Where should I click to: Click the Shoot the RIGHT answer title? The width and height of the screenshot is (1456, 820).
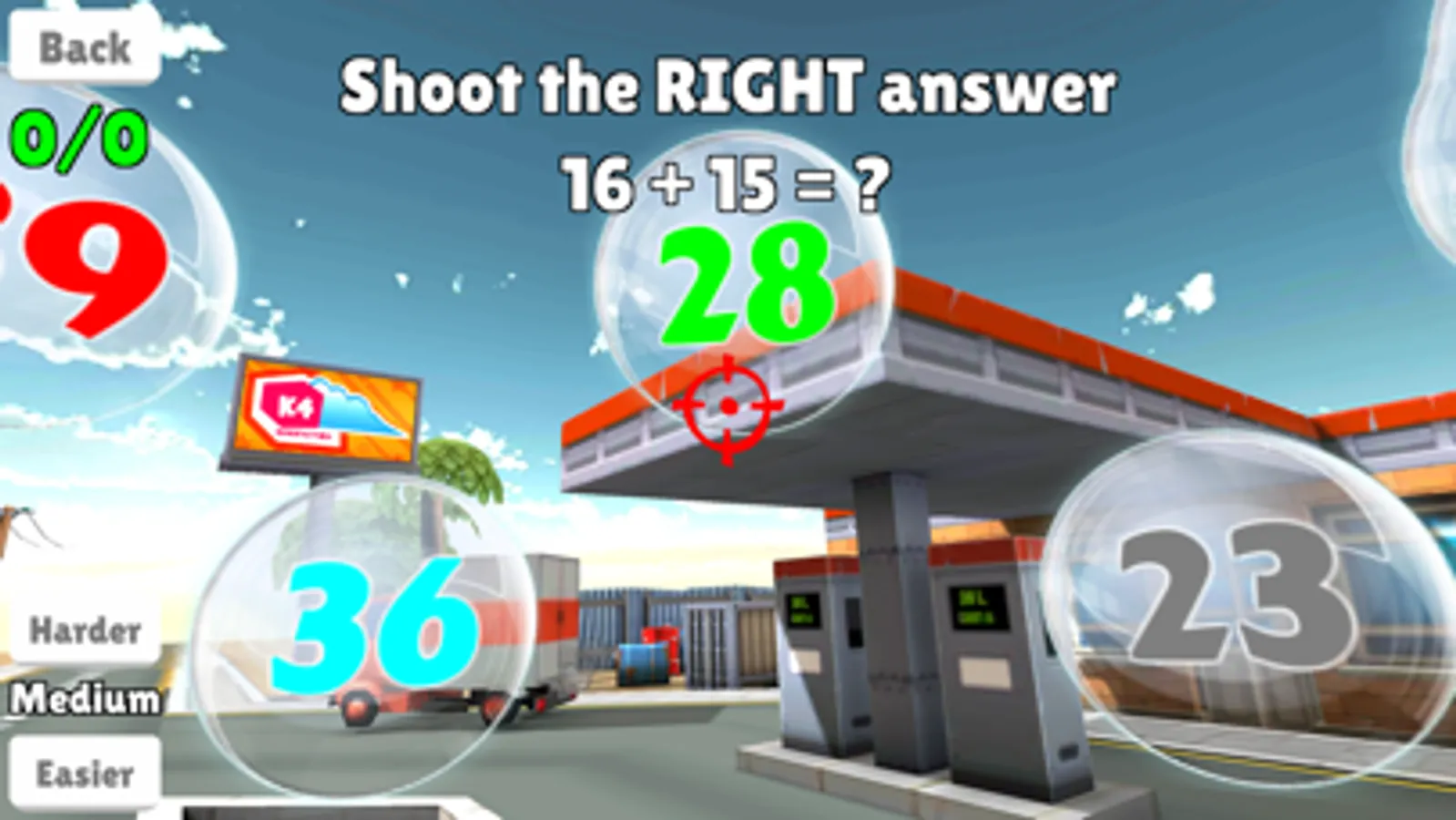click(x=728, y=87)
